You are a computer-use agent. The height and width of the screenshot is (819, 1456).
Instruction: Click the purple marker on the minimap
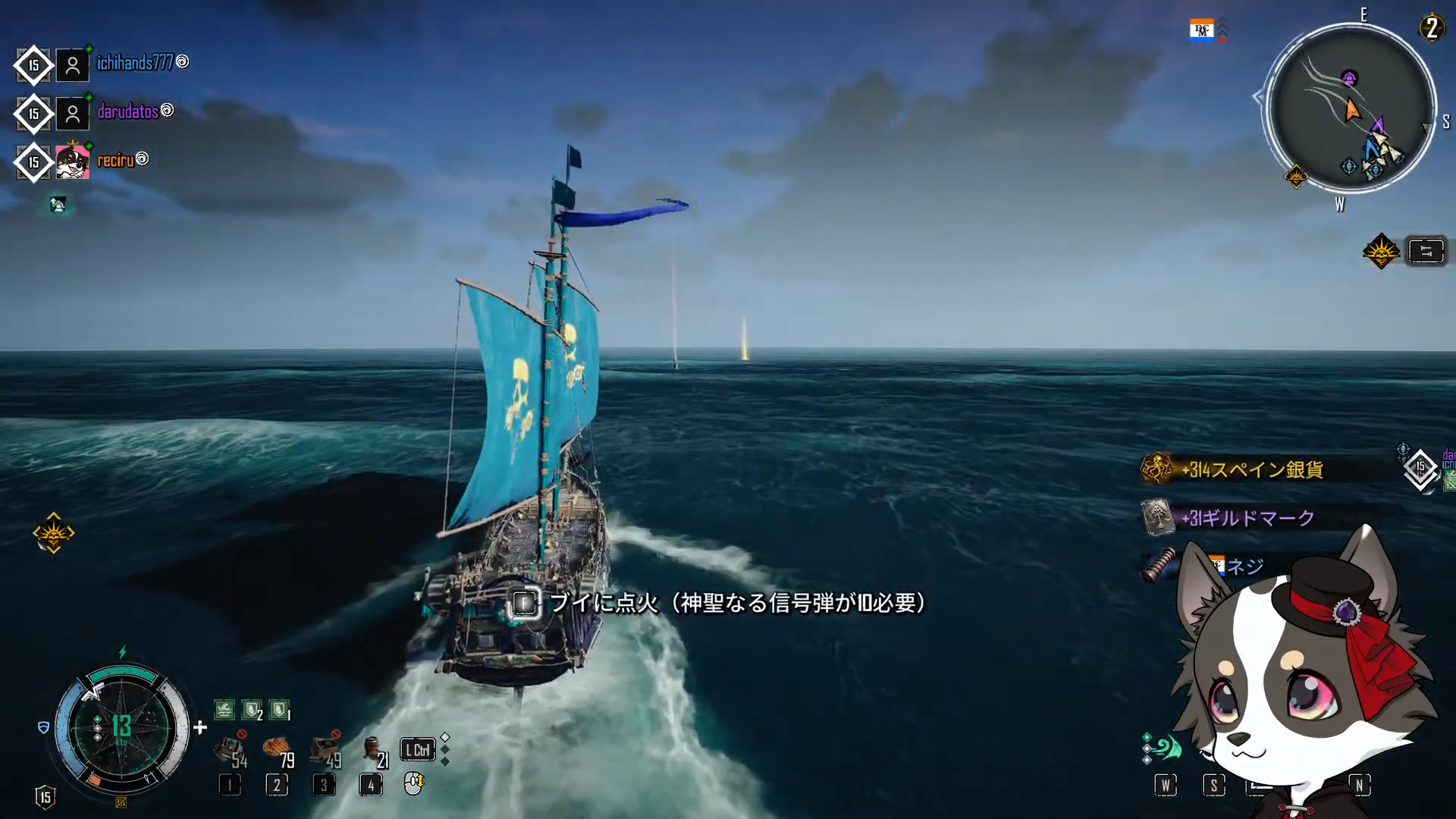click(x=1349, y=77)
